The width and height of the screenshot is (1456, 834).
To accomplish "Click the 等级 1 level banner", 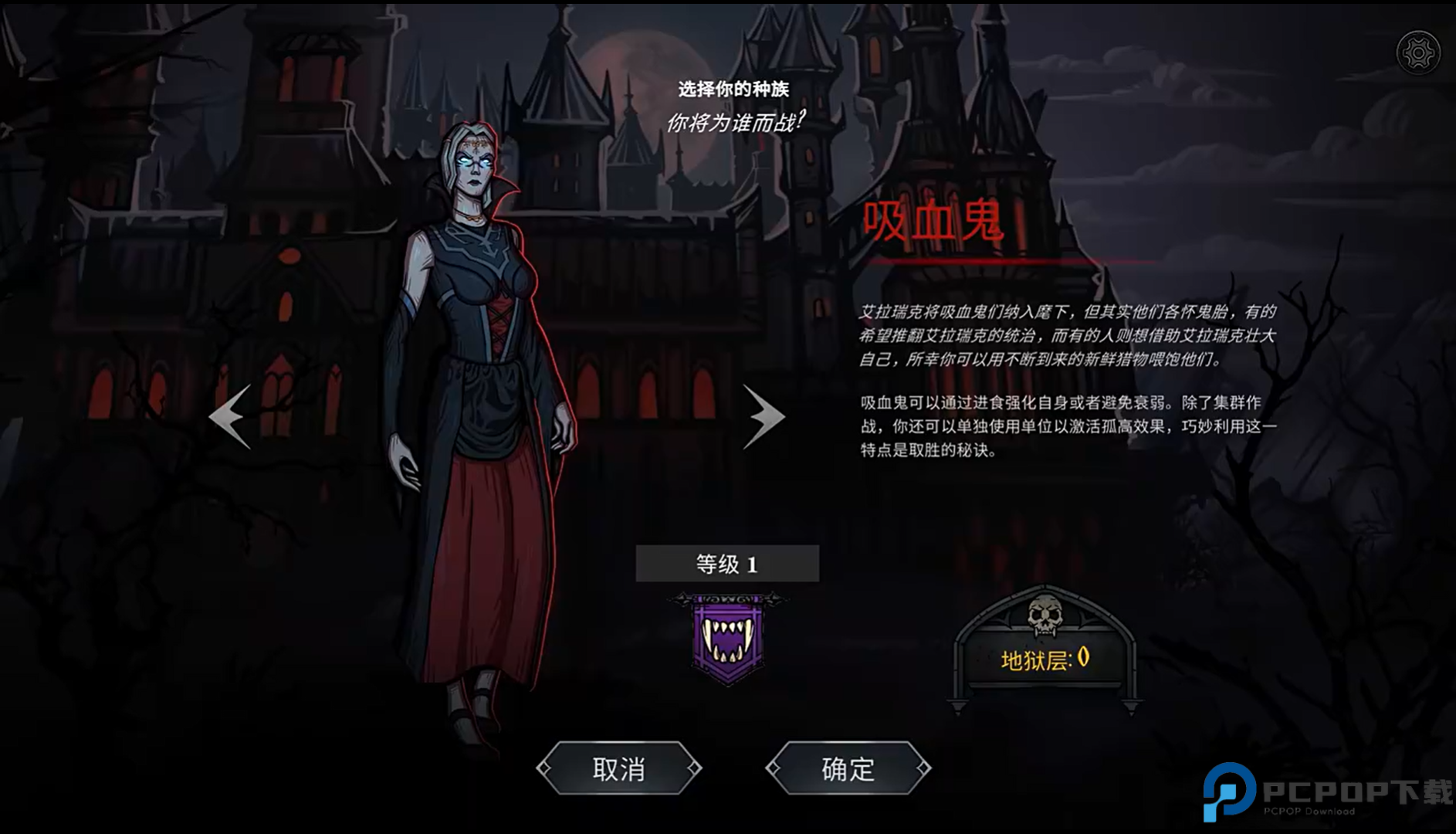I will [x=726, y=563].
